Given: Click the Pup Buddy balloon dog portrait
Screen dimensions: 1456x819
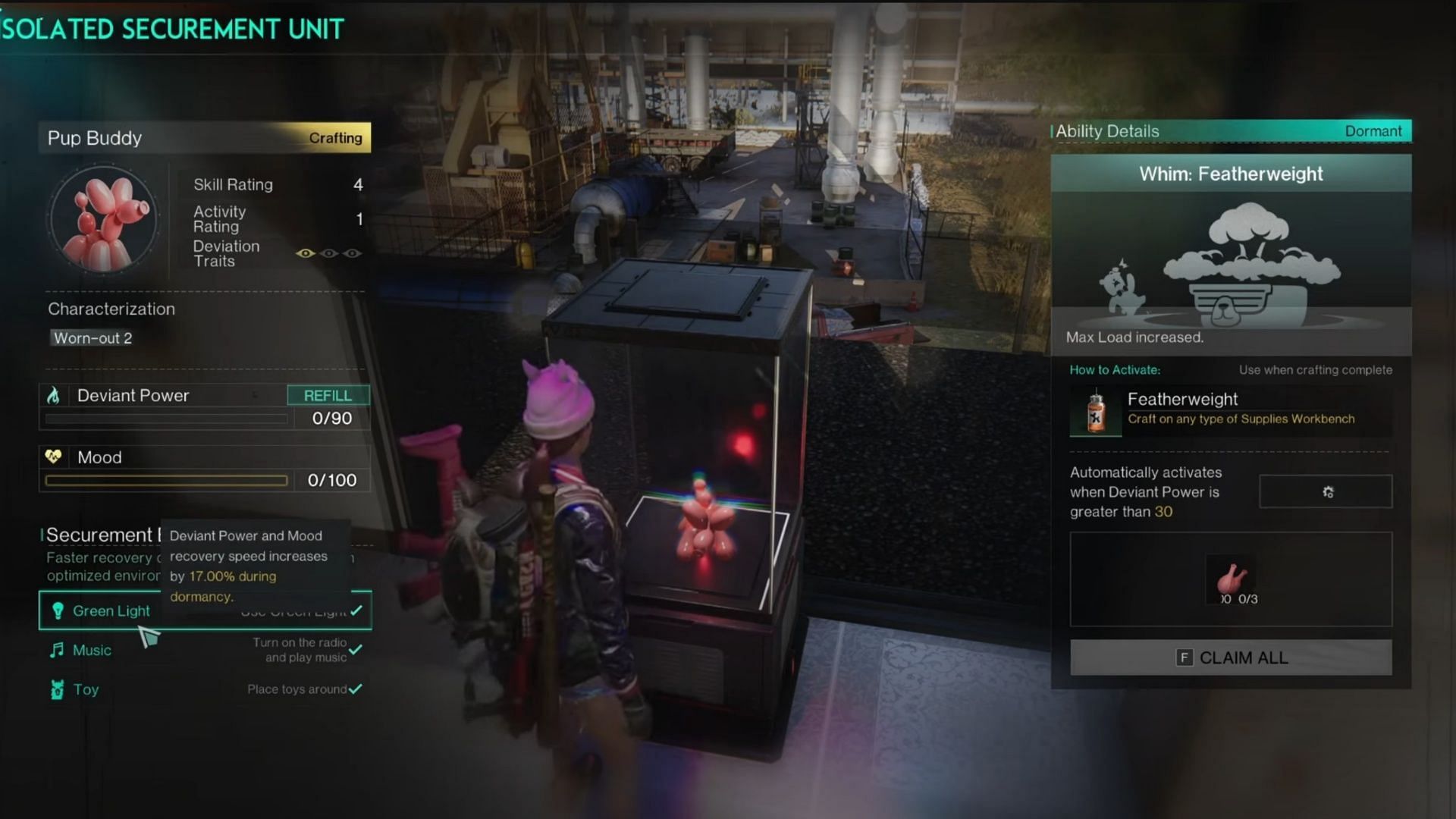Looking at the screenshot, I should click(x=104, y=220).
